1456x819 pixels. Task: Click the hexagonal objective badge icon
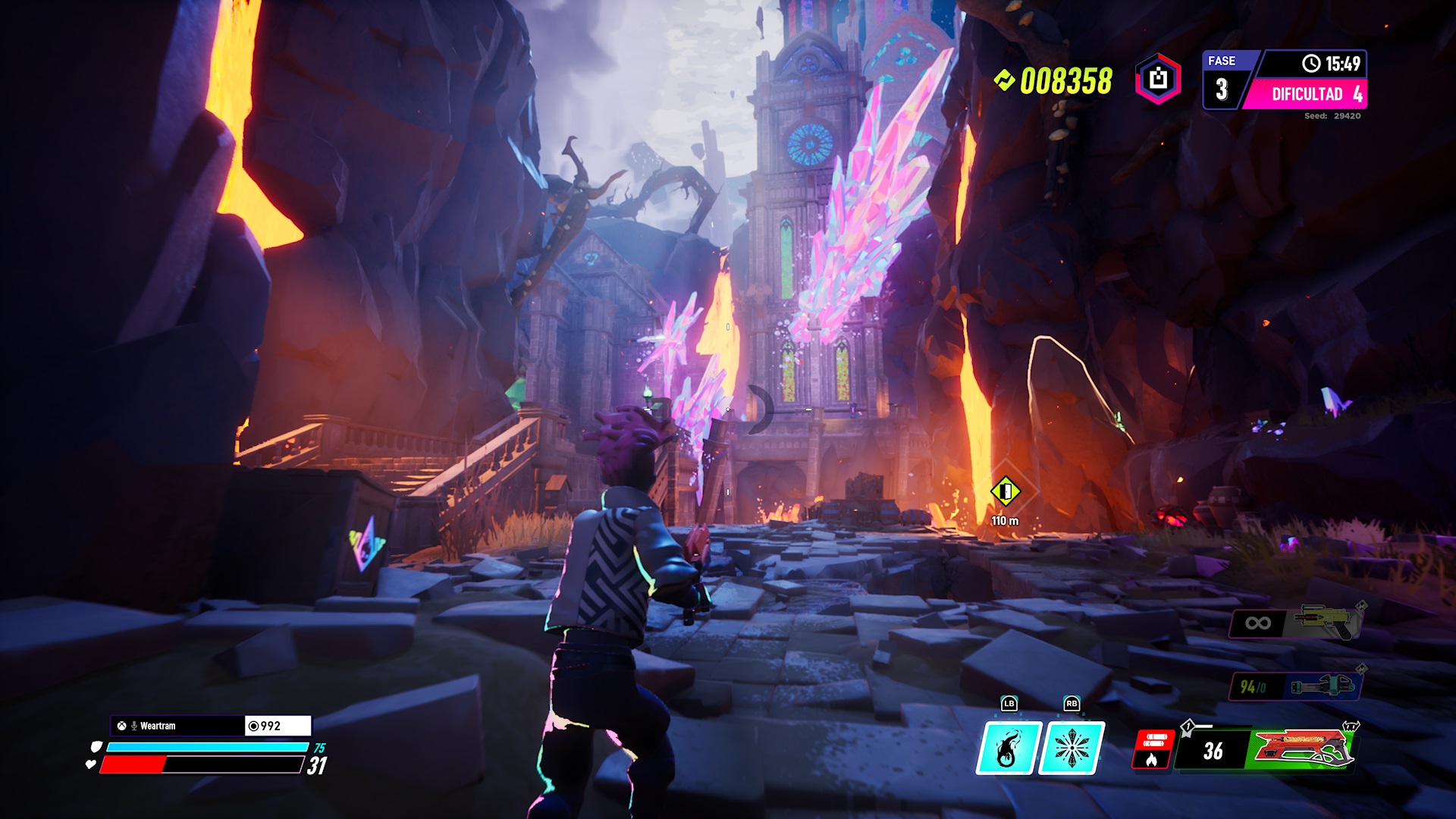pos(1158,79)
